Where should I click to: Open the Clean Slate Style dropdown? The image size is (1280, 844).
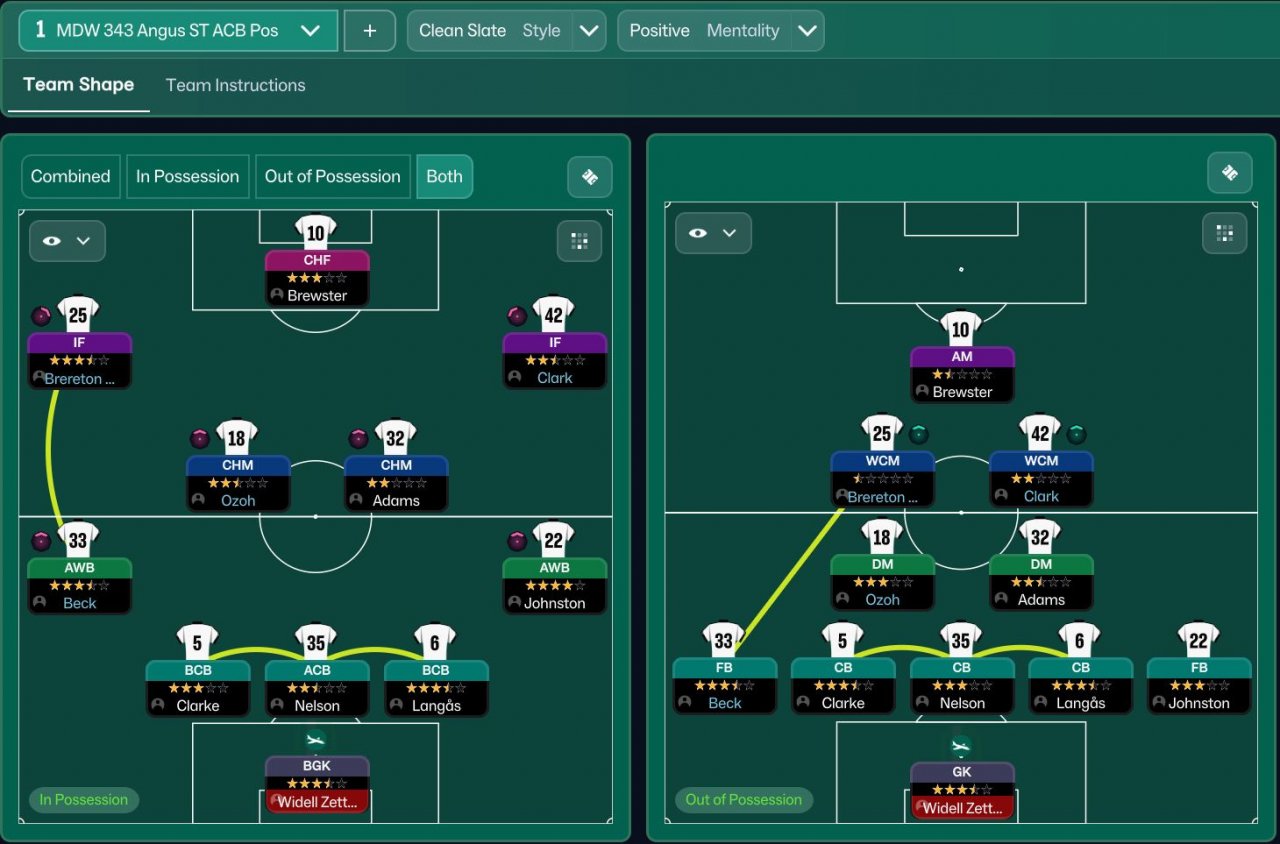pos(589,31)
